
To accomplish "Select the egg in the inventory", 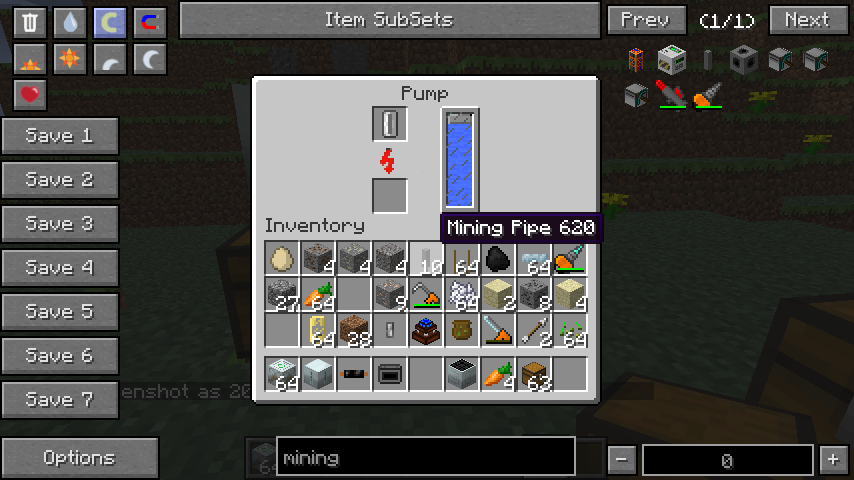I will (282, 259).
